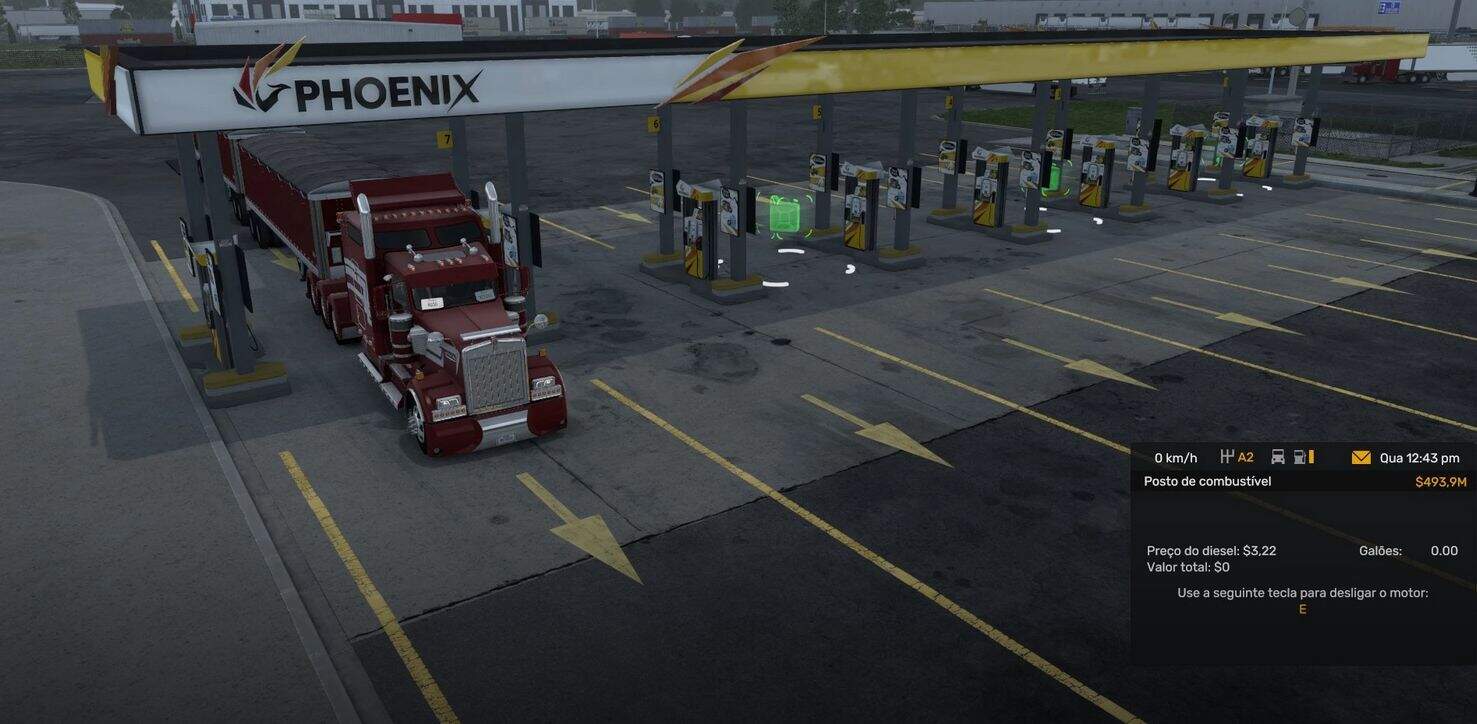Screen dimensions: 1477x724
Task: Select the truck status icon
Action: pos(1278,457)
